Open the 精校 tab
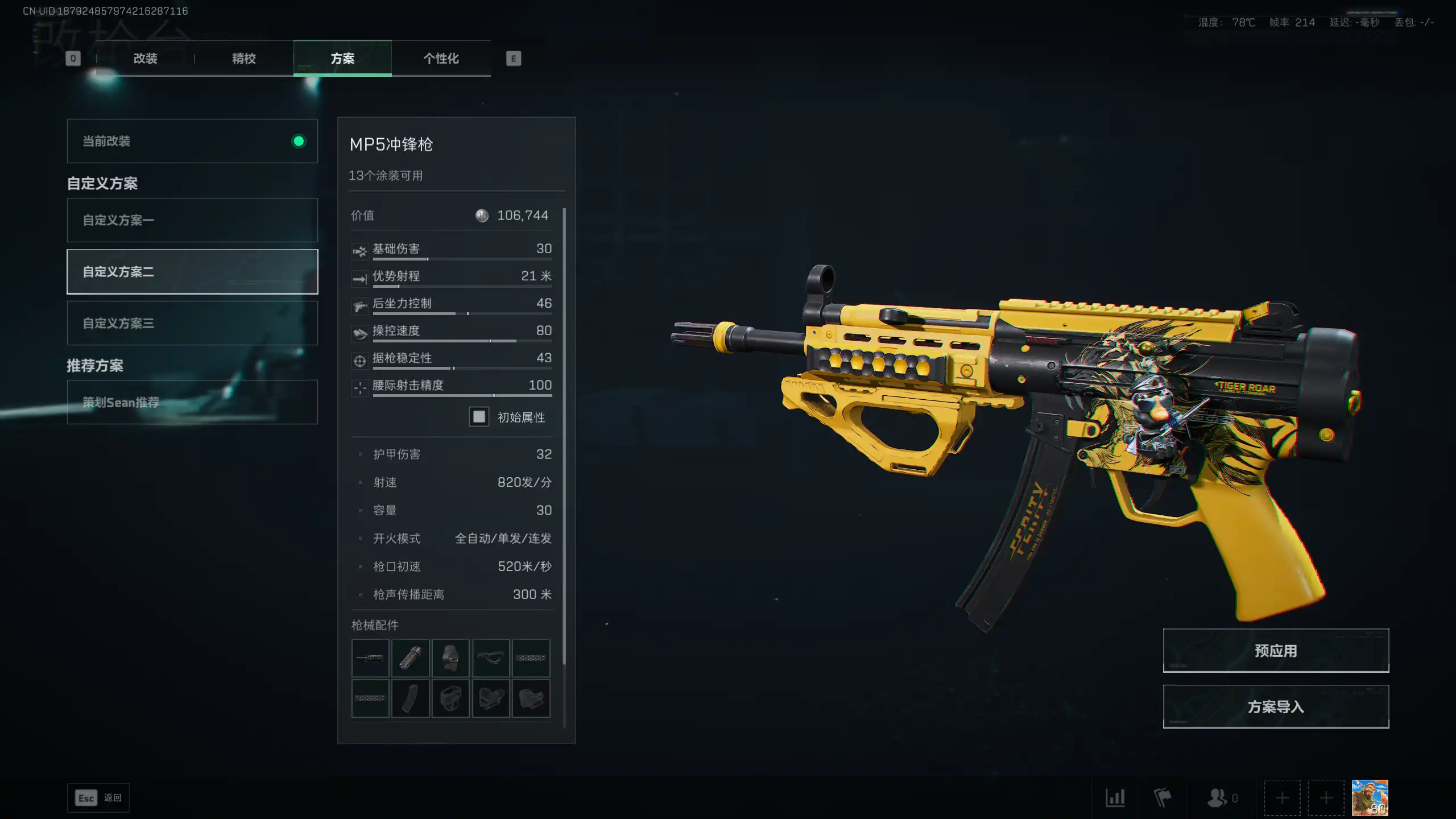This screenshot has width=1456, height=819. click(x=244, y=59)
